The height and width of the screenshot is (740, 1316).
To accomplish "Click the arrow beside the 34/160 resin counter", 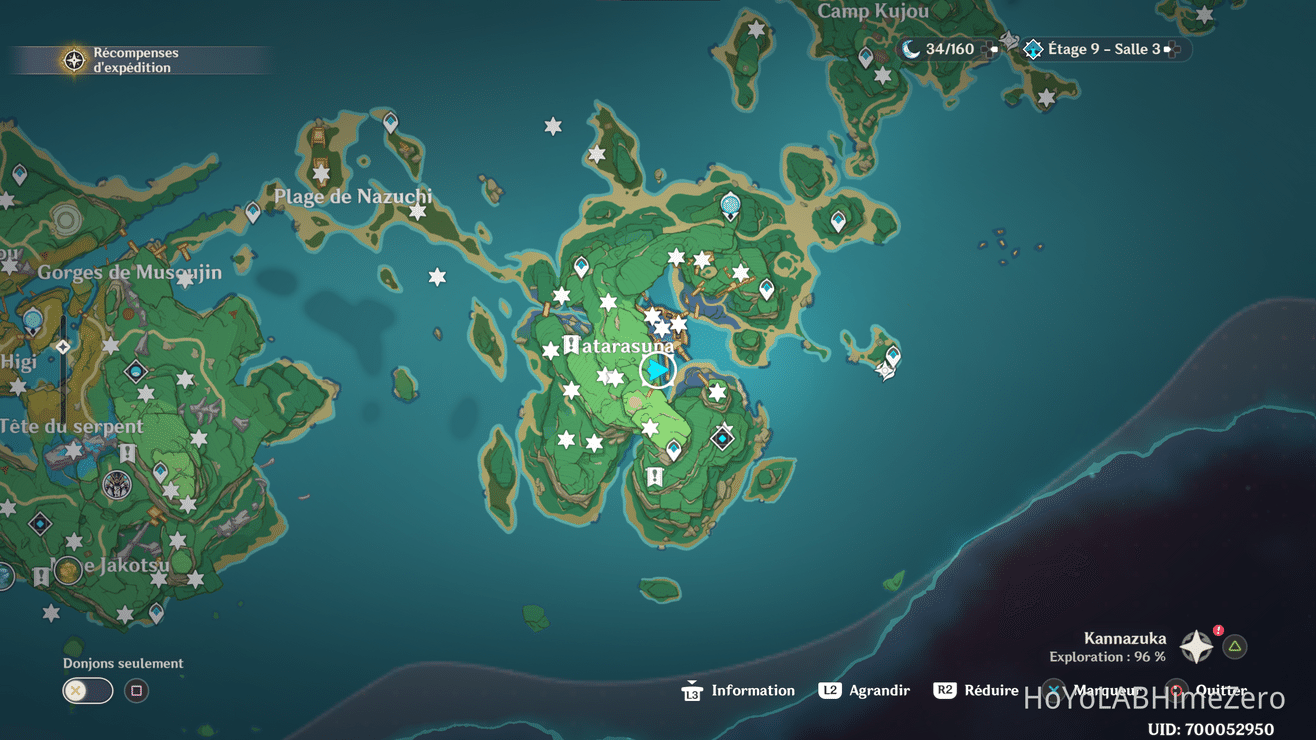I will 993,48.
